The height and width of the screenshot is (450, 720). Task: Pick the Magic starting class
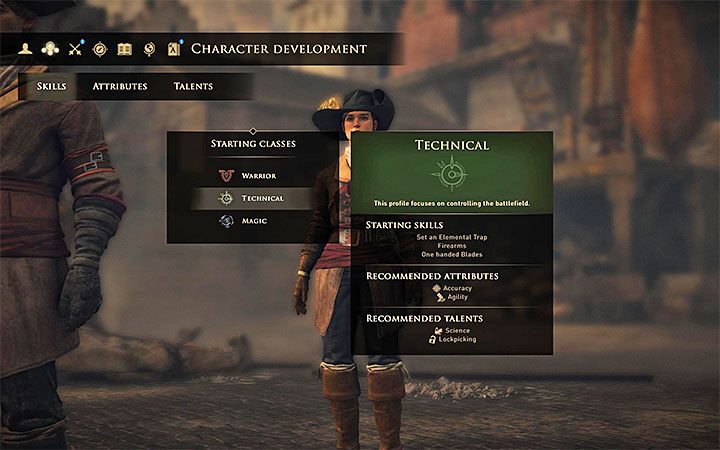coord(253,221)
